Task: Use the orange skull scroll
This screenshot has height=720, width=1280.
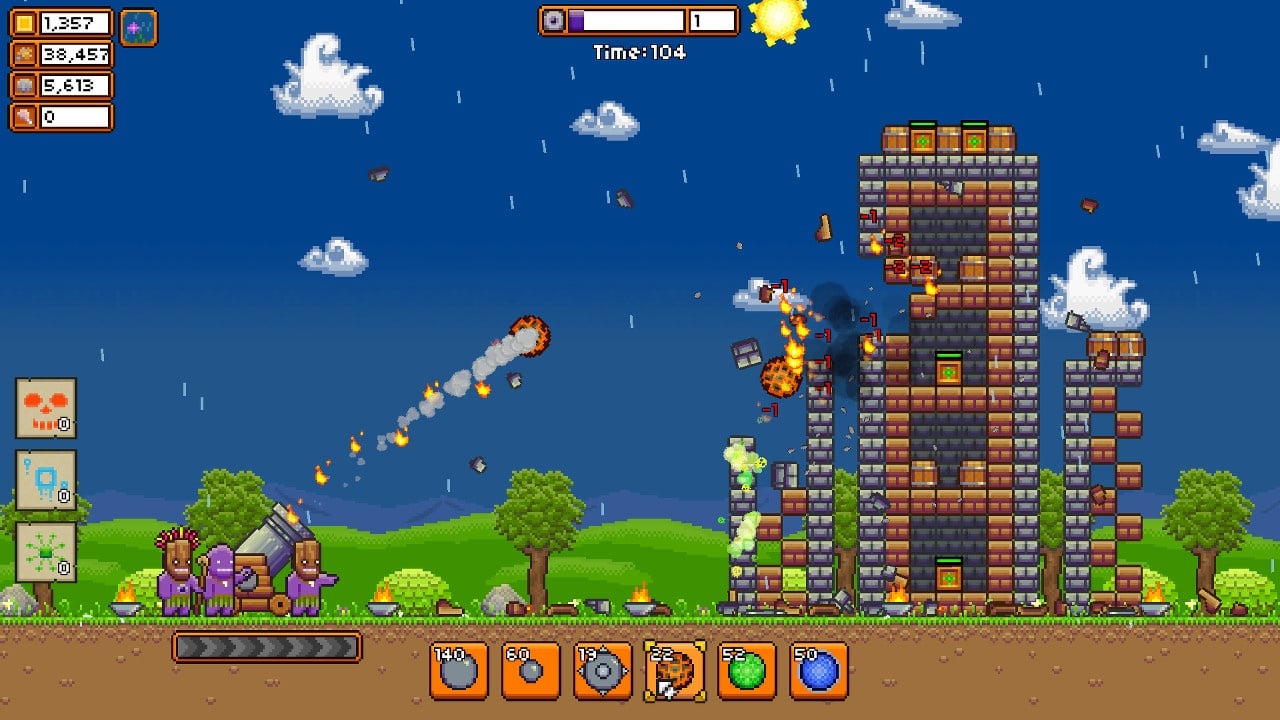Action: (x=46, y=408)
